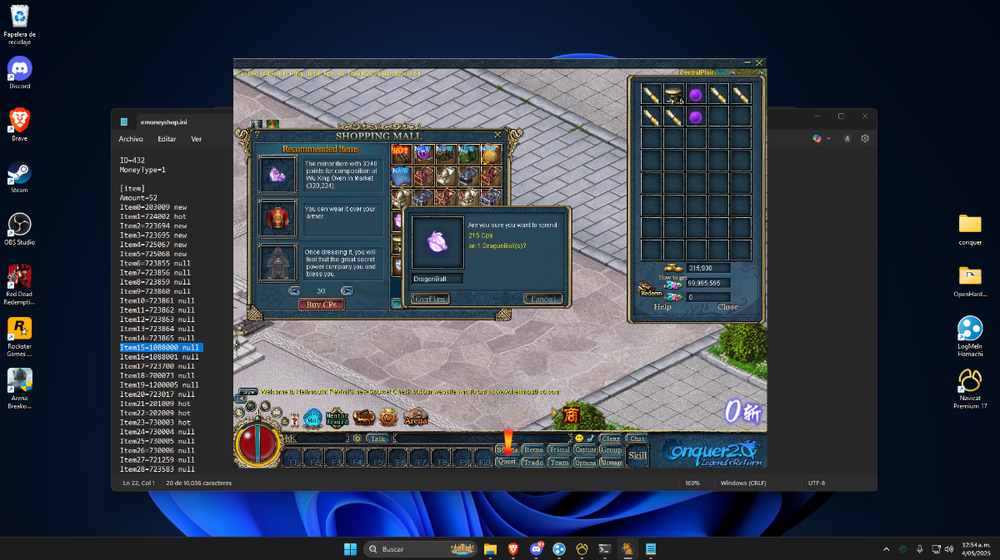Viewport: 1000px width, 560px height.
Task: Open the Friend list
Action: [559, 450]
